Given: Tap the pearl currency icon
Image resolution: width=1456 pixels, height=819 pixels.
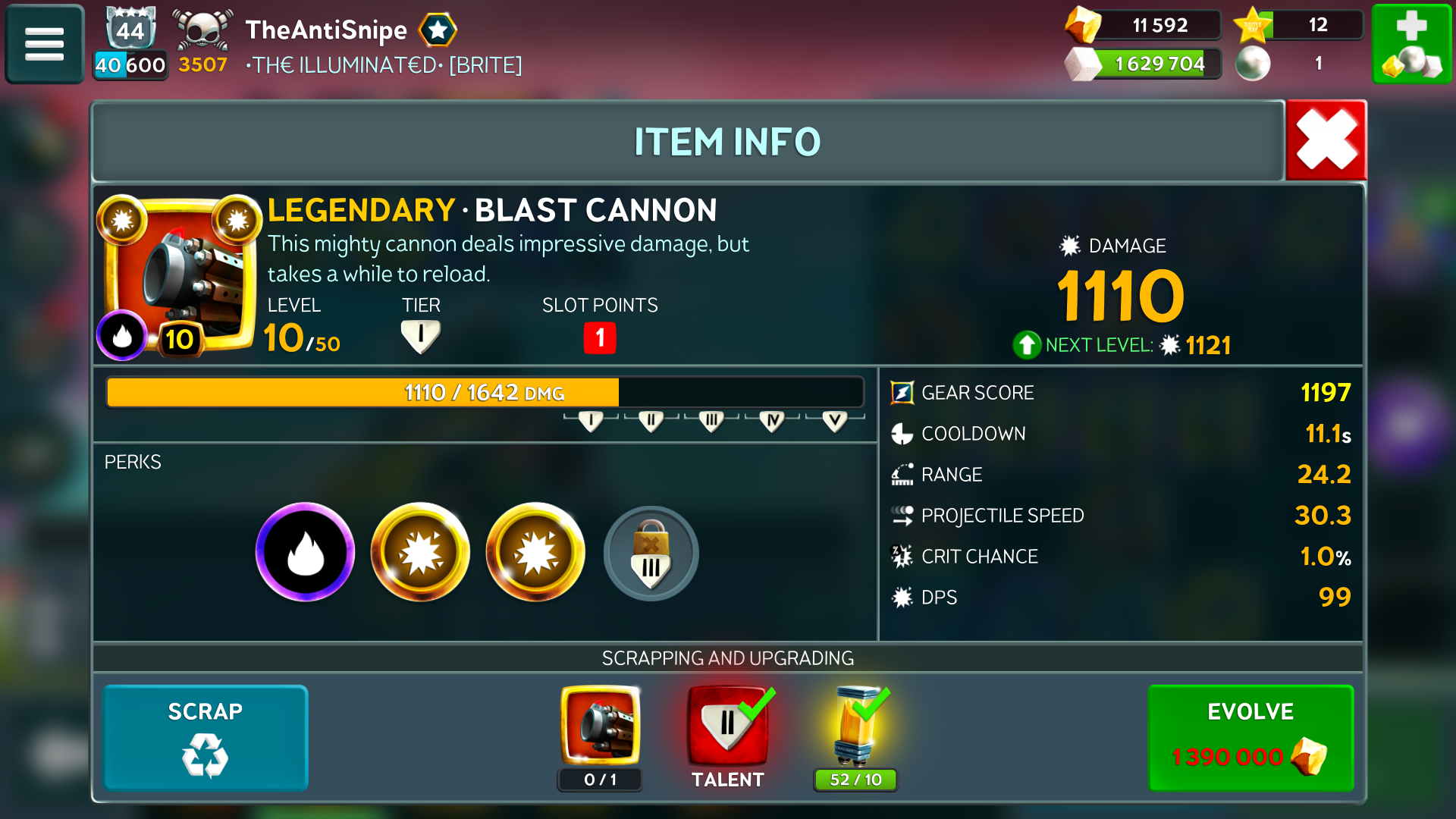Looking at the screenshot, I should (x=1253, y=64).
